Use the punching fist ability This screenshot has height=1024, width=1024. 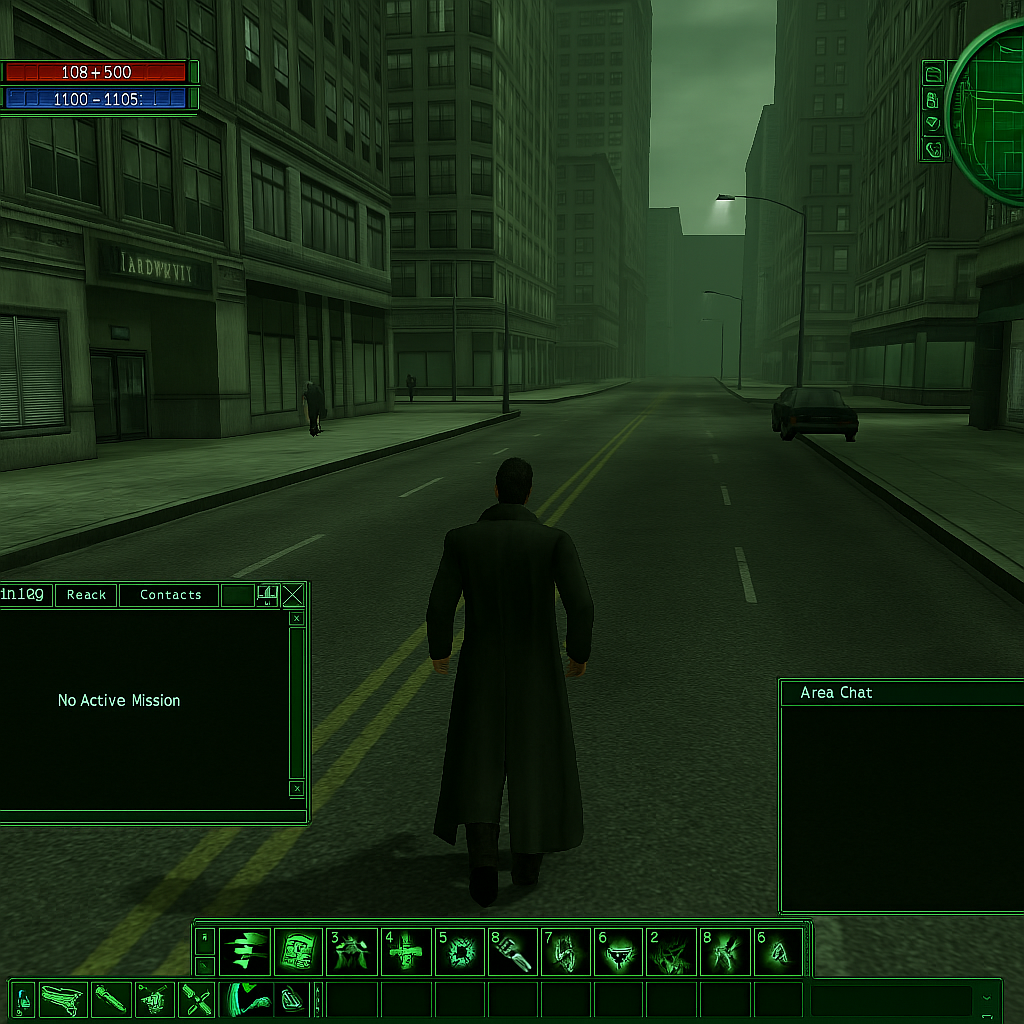click(x=512, y=952)
